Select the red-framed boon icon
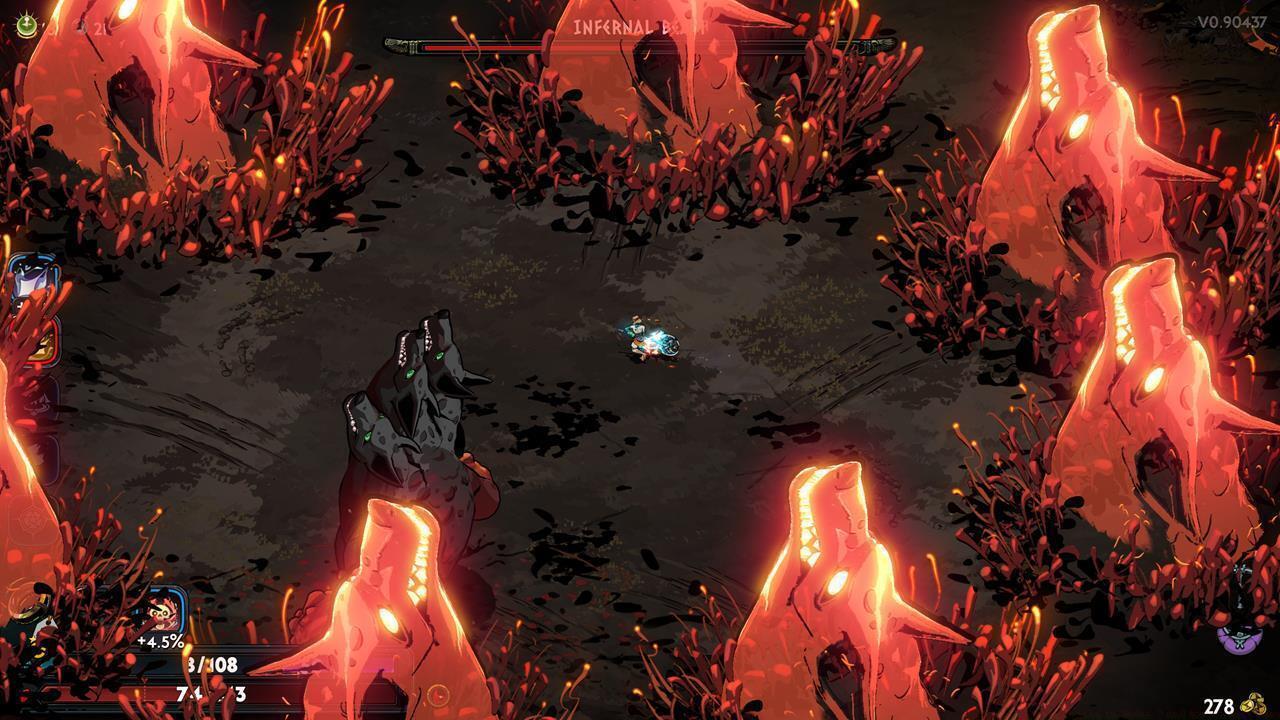 40,341
